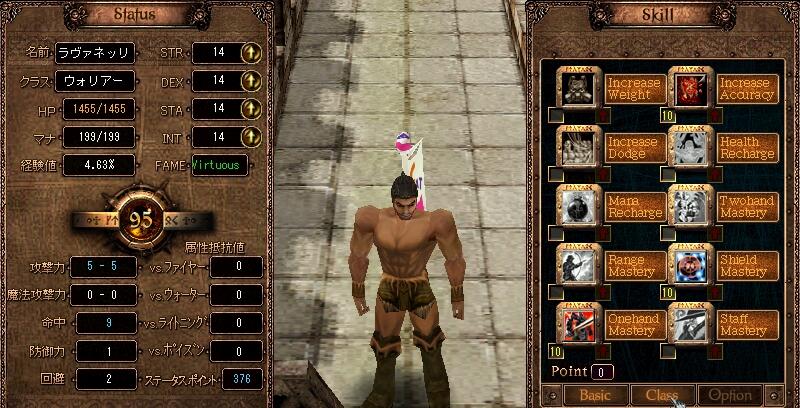Viewport: 800px width, 408px height.
Task: Select the Increase Accuracy skill icon
Action: 688,89
